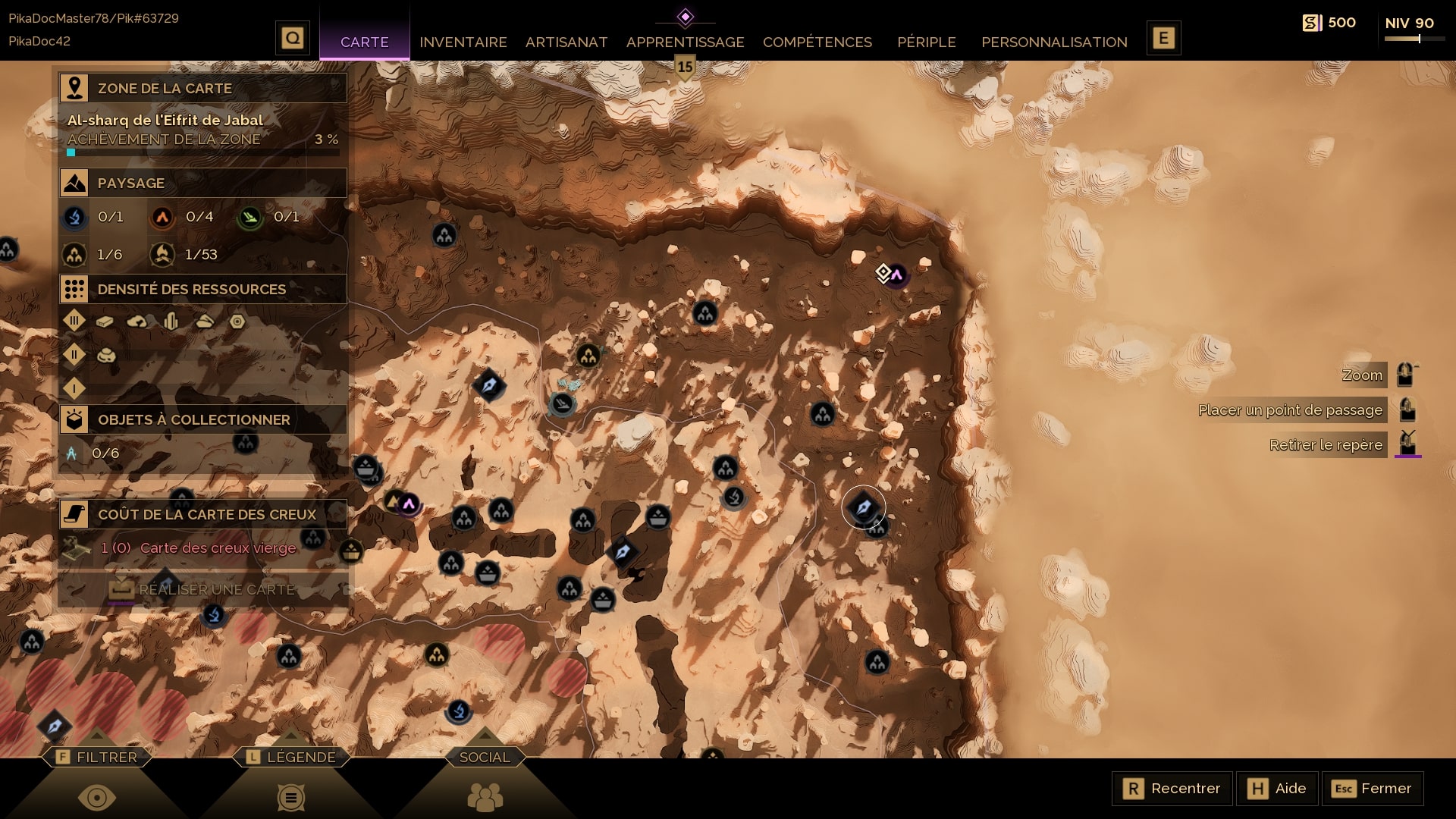Click the Recentrer button
The image size is (1456, 819).
point(1172,789)
